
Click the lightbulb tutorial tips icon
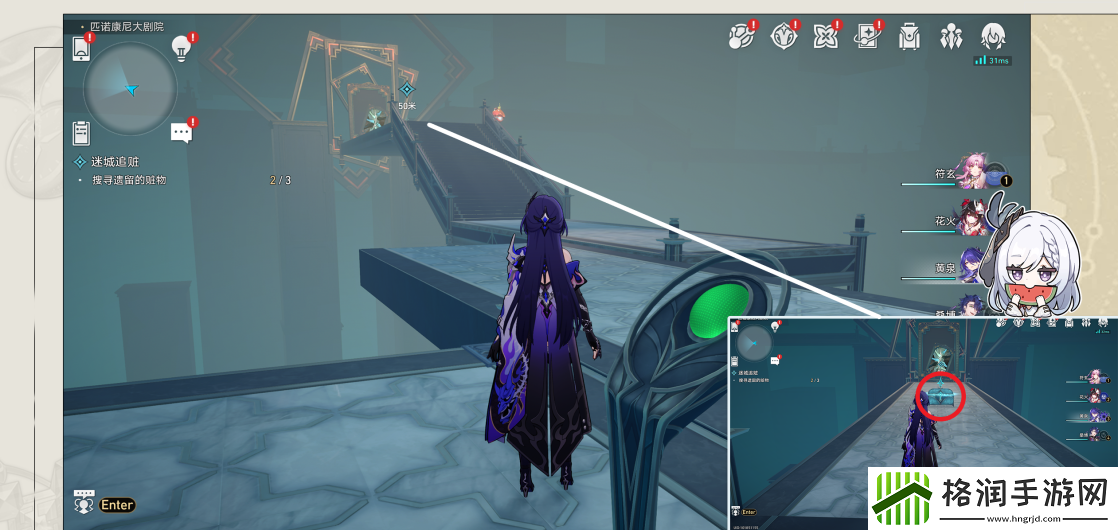pyautogui.click(x=181, y=46)
